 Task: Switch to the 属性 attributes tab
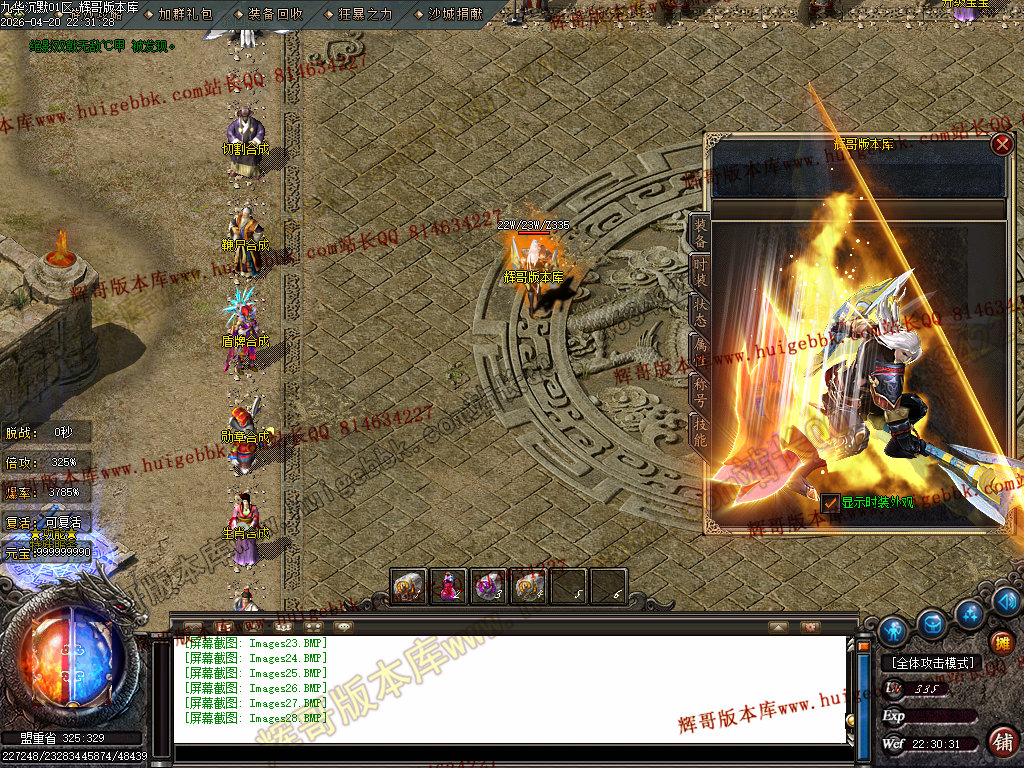coord(701,353)
